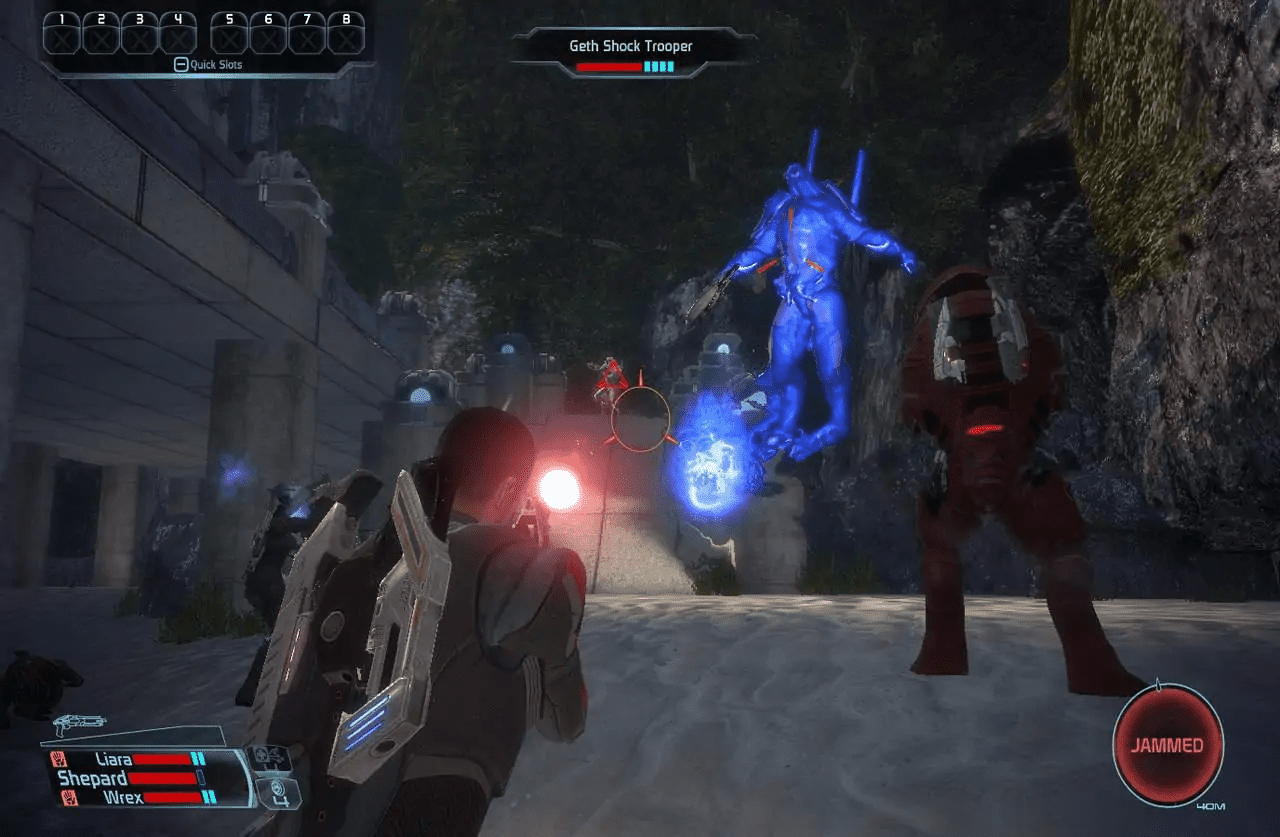Viewport: 1280px width, 837px height.
Task: Click the squad medi-gel icon
Action: (x=270, y=759)
